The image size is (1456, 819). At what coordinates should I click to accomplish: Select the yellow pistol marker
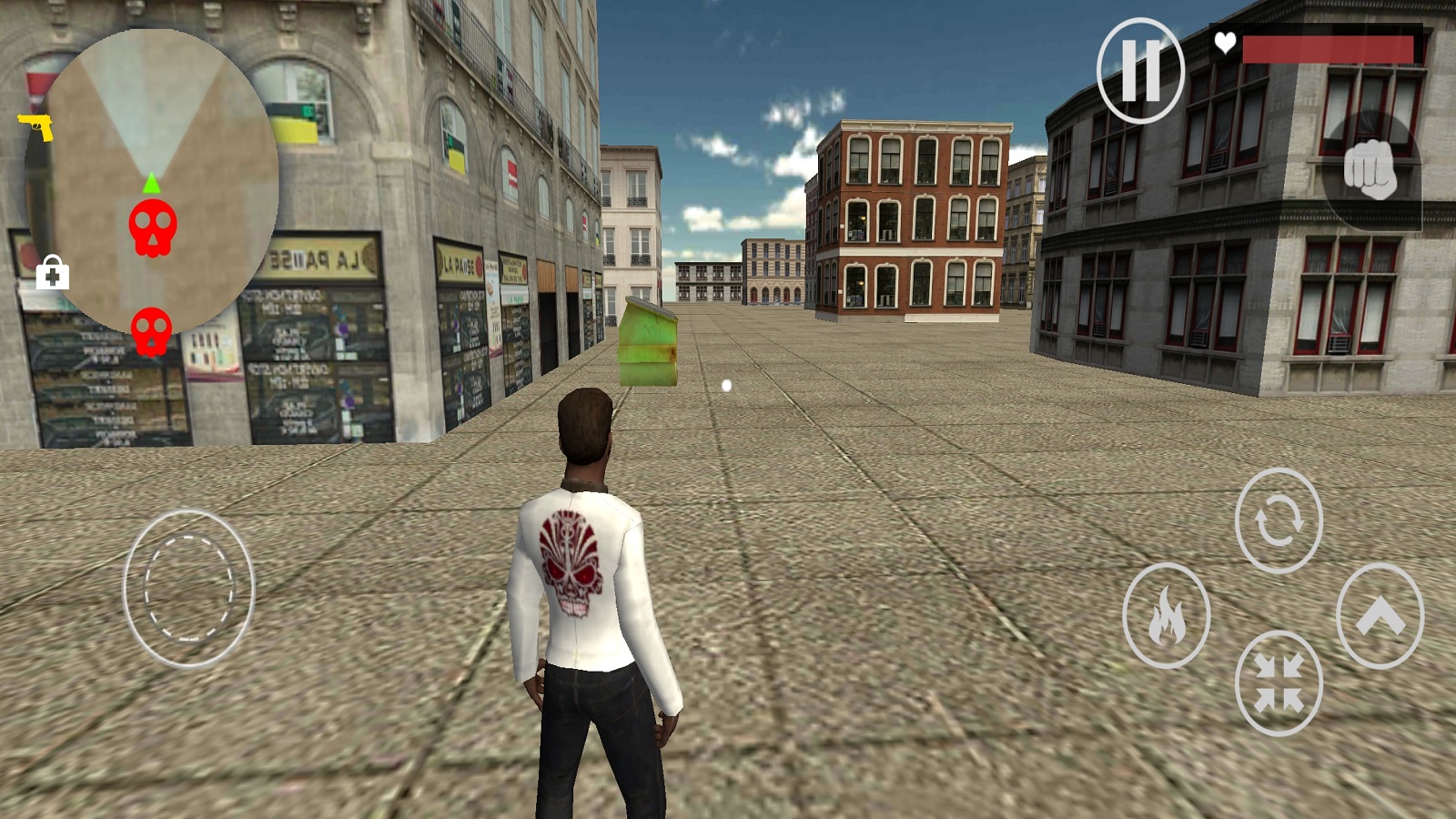coord(35,126)
